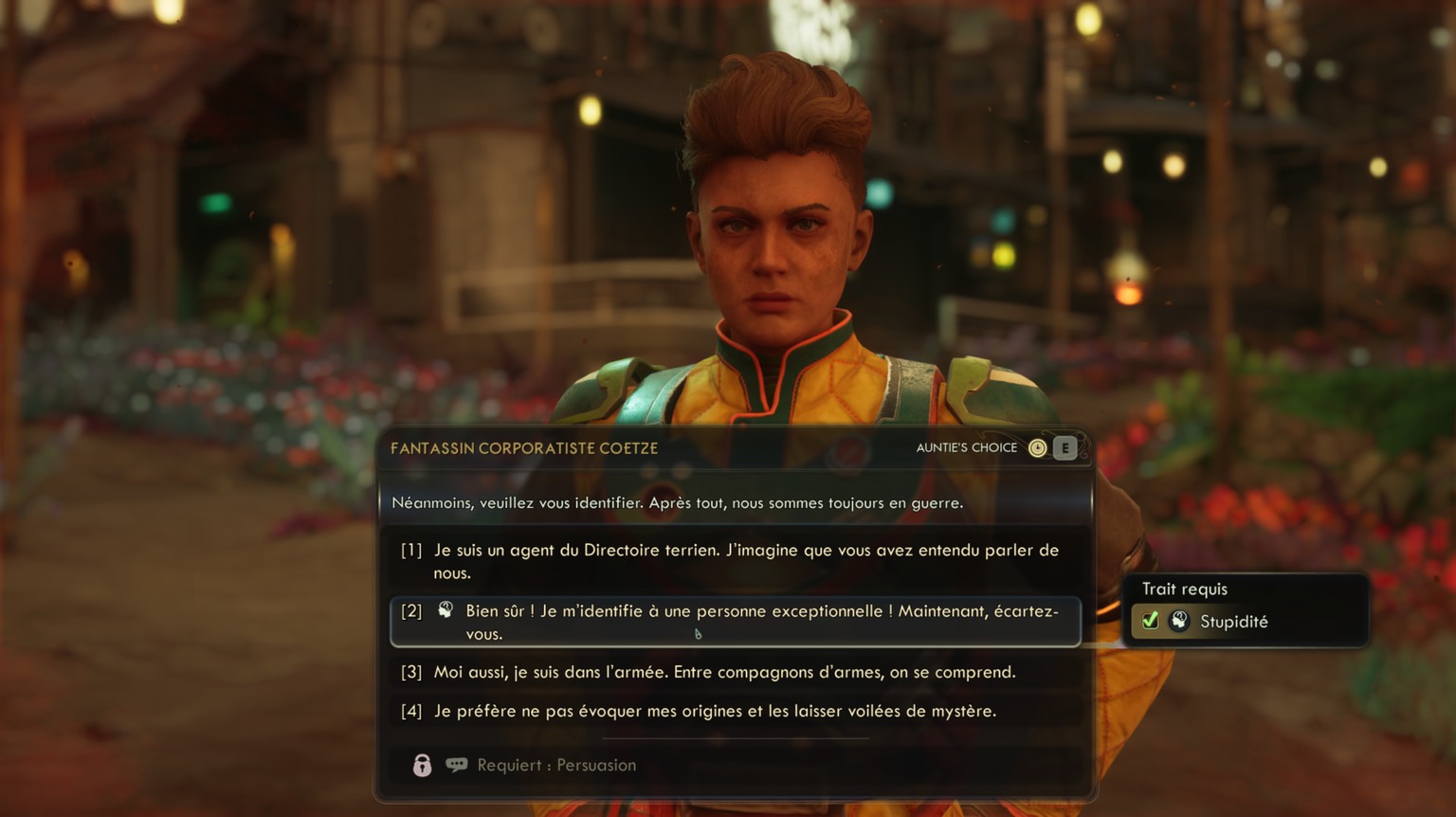Click the clock icon next to AUNTIE'S CHOICE
This screenshot has width=1456, height=817.
1038,447
